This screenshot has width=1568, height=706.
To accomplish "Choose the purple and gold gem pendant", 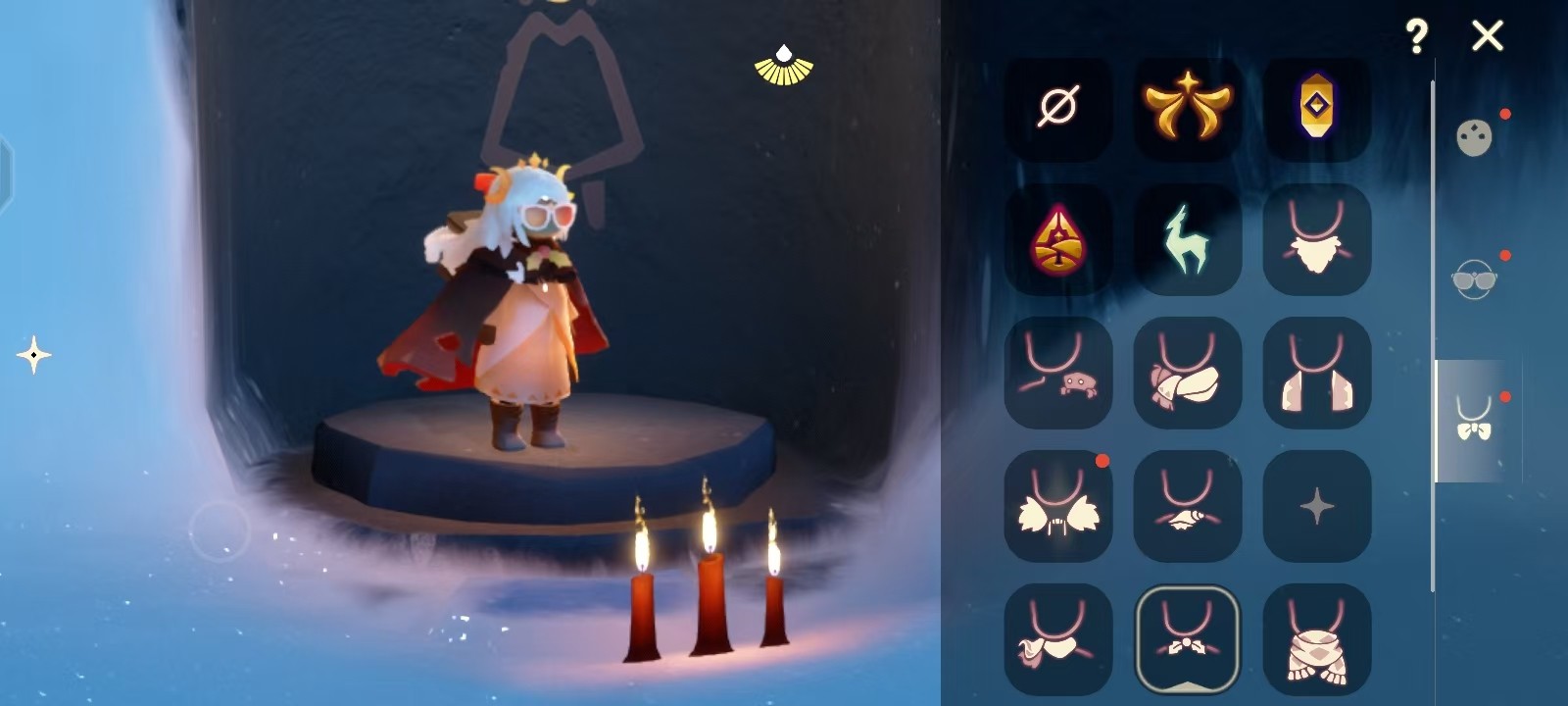I will (x=1316, y=107).
